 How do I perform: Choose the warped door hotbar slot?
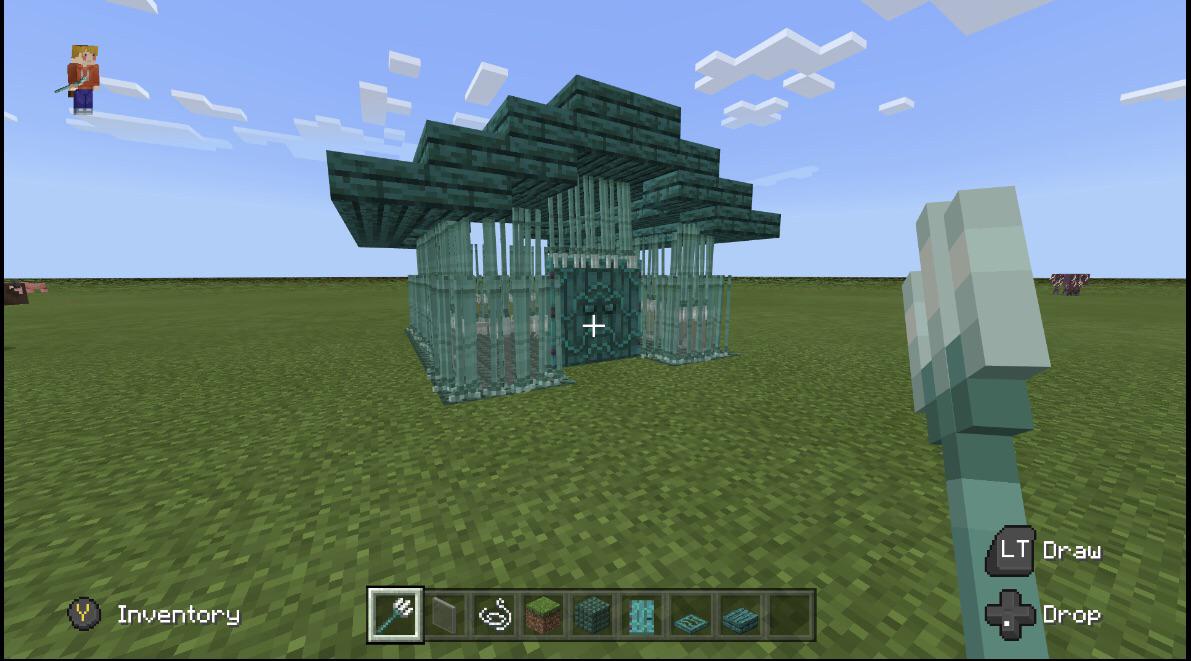pyautogui.click(x=640, y=614)
